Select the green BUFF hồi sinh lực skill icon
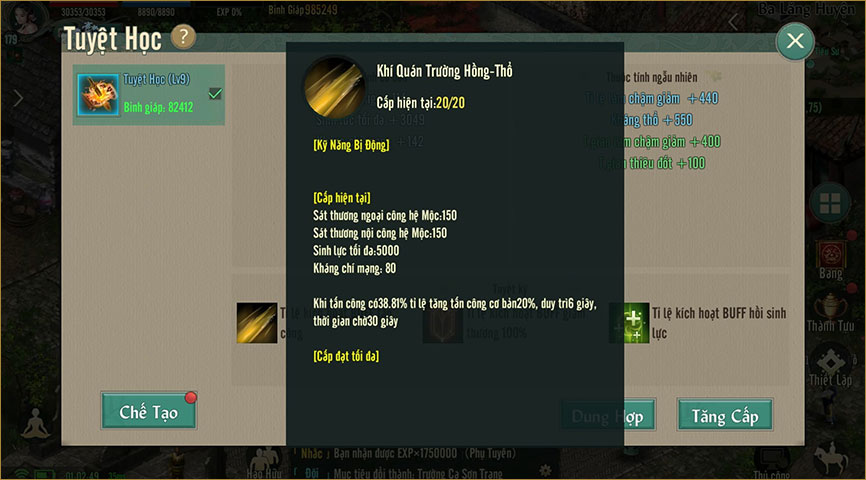The width and height of the screenshot is (866, 480). pos(629,322)
